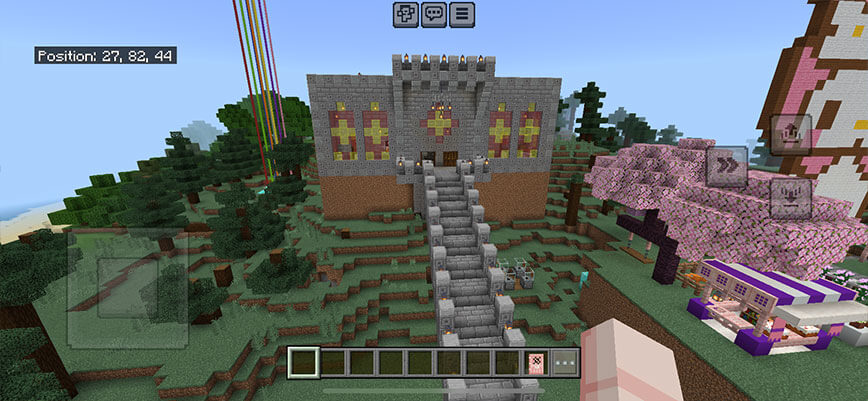
Task: Open the chat speech-bubble button
Action: coord(434,14)
